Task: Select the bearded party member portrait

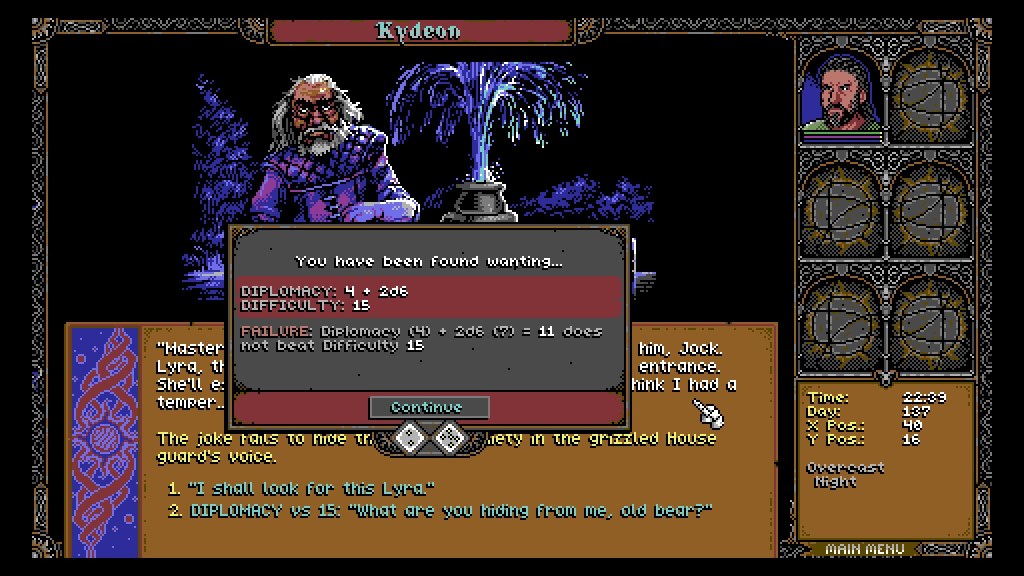Action: click(x=841, y=94)
